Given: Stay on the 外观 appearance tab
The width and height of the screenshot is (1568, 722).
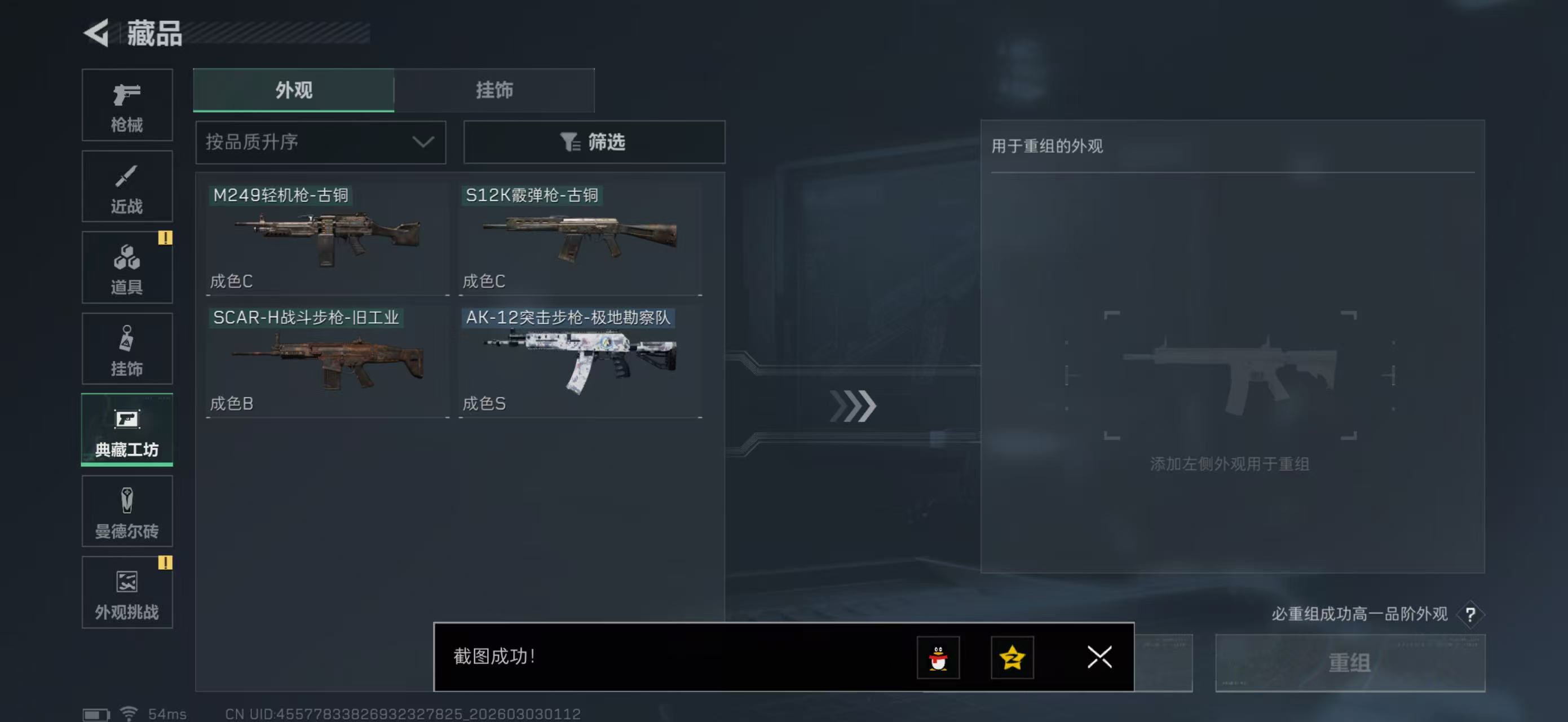Looking at the screenshot, I should (293, 90).
